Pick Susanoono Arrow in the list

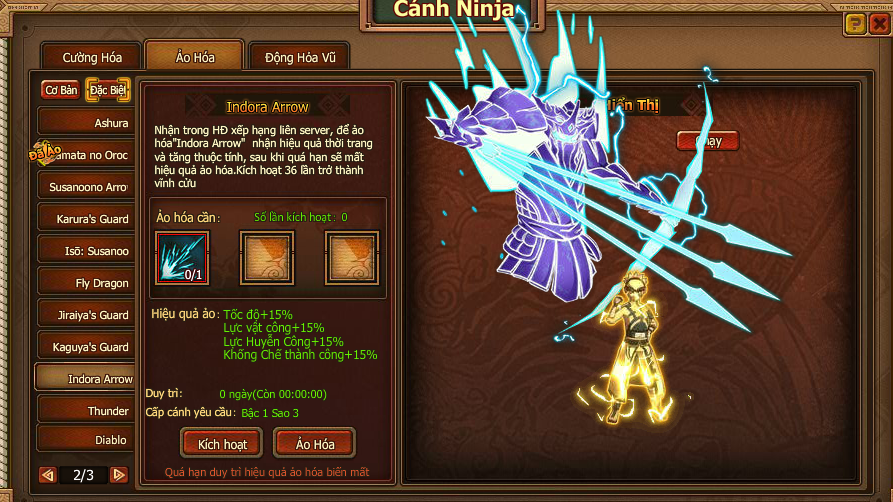click(86, 187)
